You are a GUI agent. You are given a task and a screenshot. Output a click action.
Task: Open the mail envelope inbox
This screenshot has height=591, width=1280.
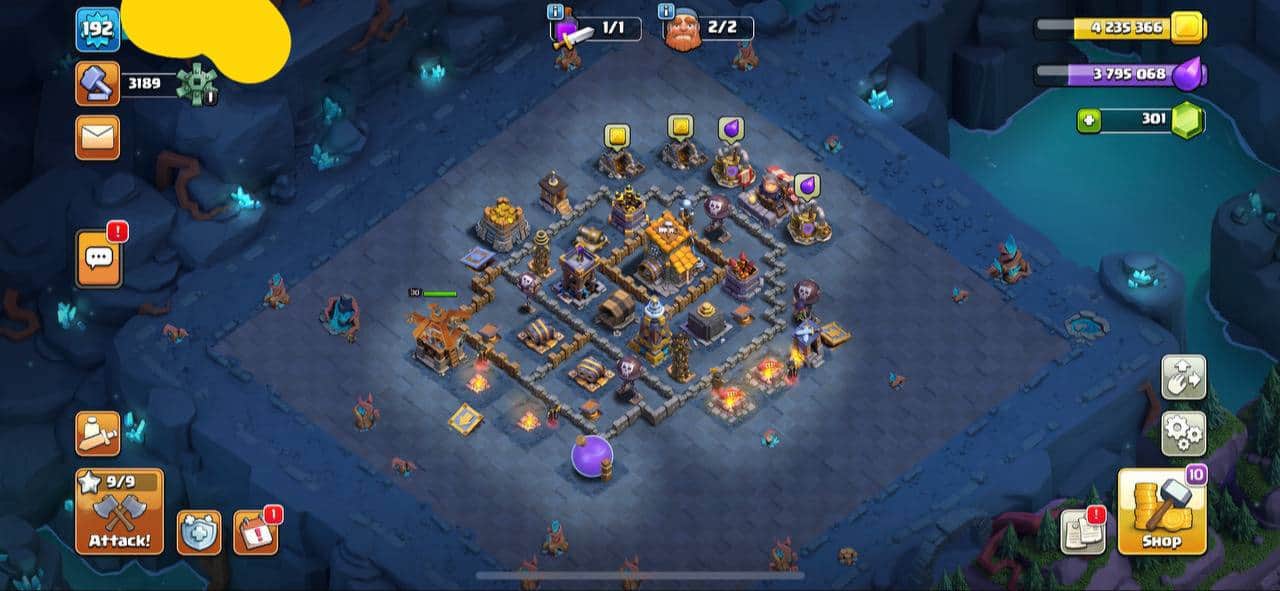[97, 137]
